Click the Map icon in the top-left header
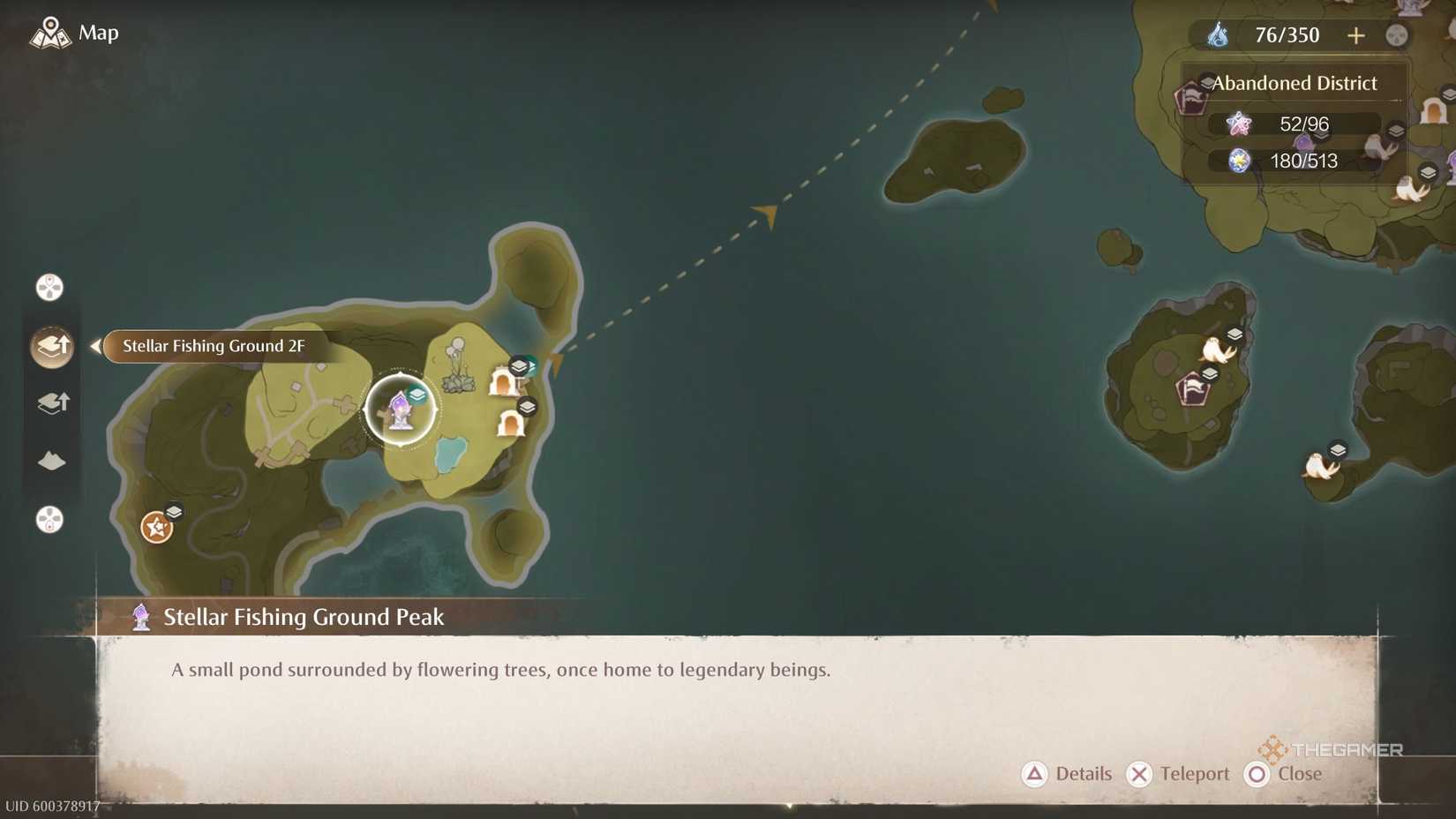 51,31
